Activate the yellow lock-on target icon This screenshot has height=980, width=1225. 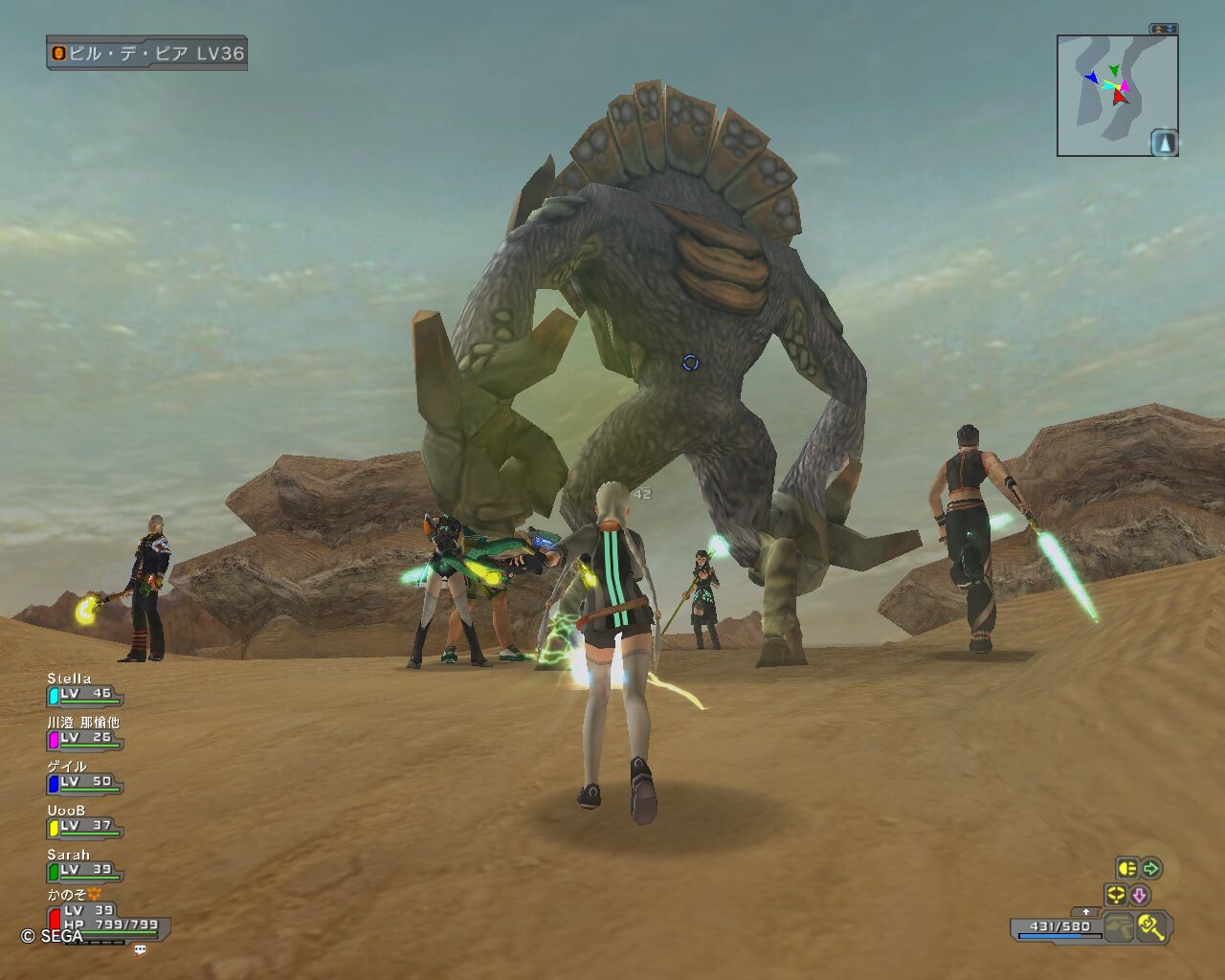pos(1115,895)
